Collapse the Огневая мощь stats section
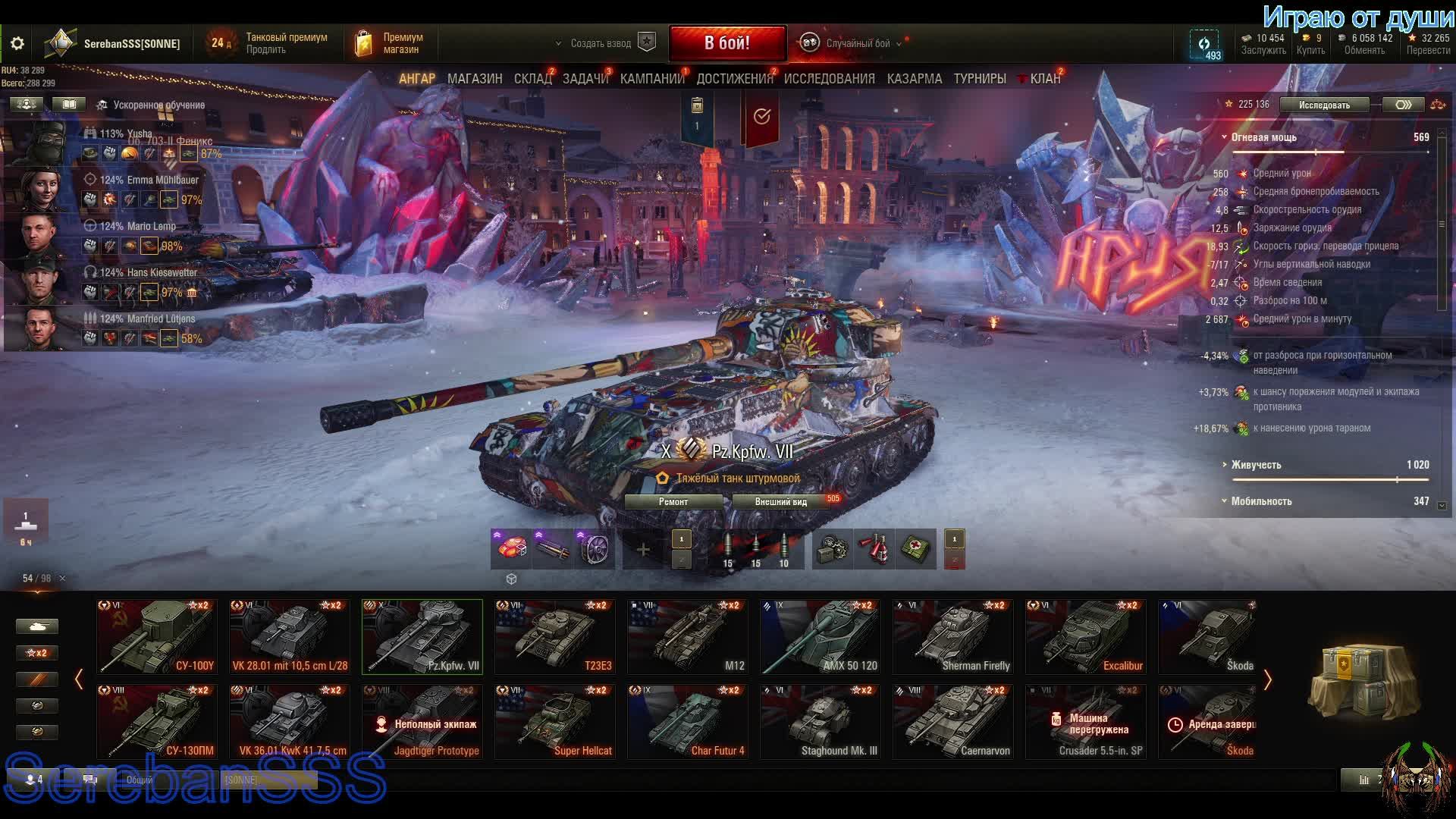The image size is (1456, 819). pos(1224,137)
